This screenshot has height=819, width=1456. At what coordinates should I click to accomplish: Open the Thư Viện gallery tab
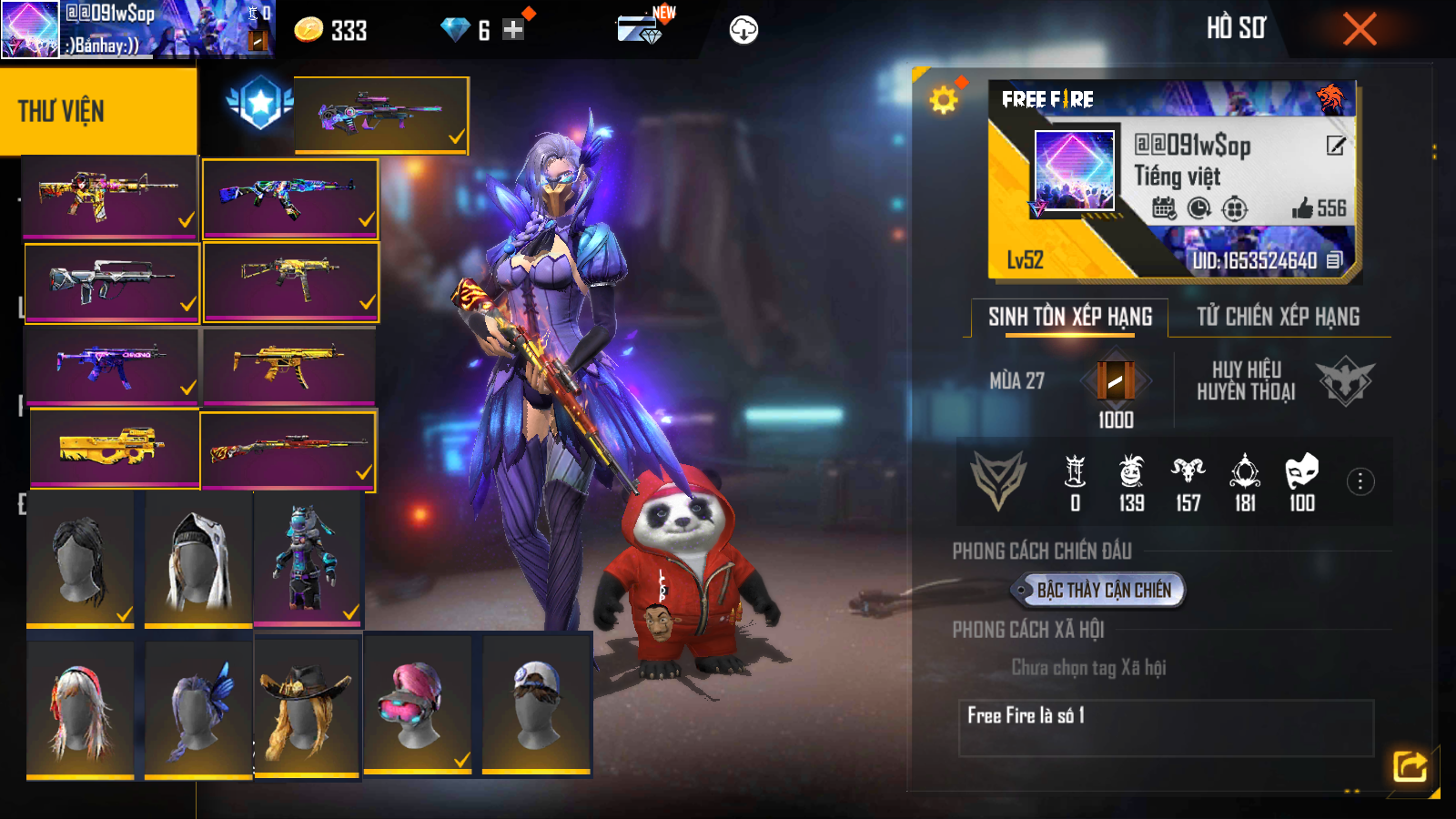click(x=97, y=111)
